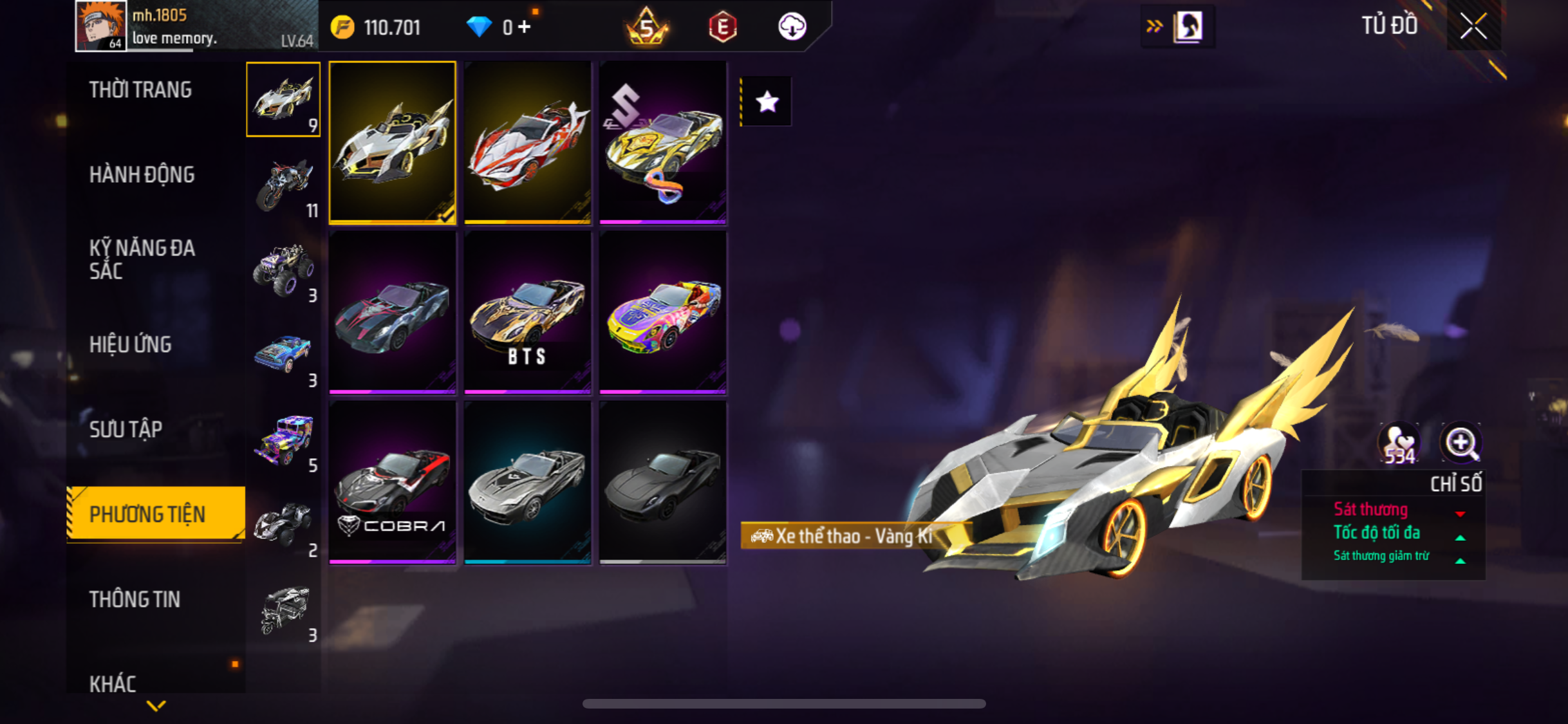Select the Kỹ Năng Đa Sắc tab
The image size is (1568, 724).
(x=142, y=259)
